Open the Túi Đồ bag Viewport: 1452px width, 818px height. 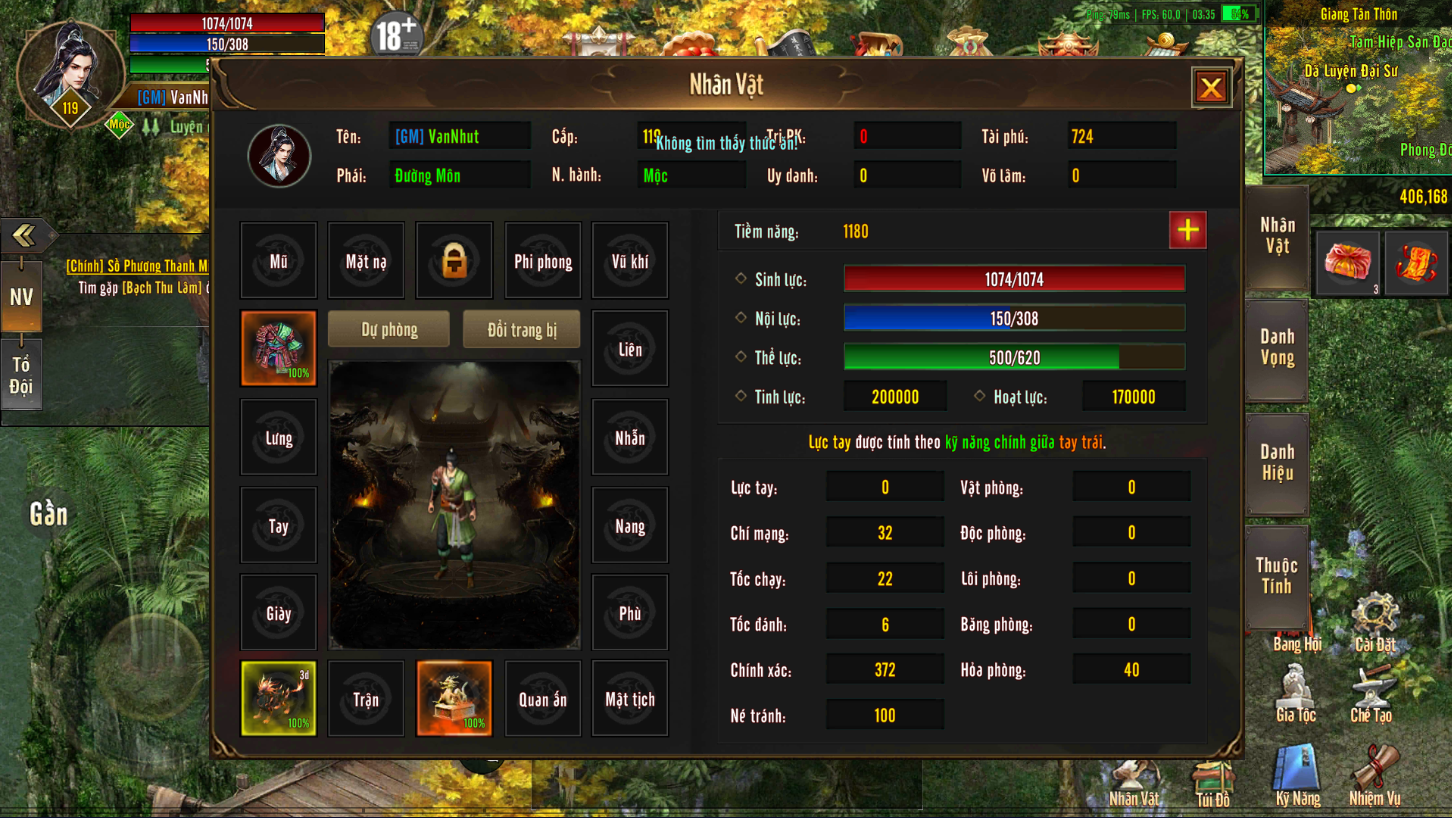click(1213, 781)
